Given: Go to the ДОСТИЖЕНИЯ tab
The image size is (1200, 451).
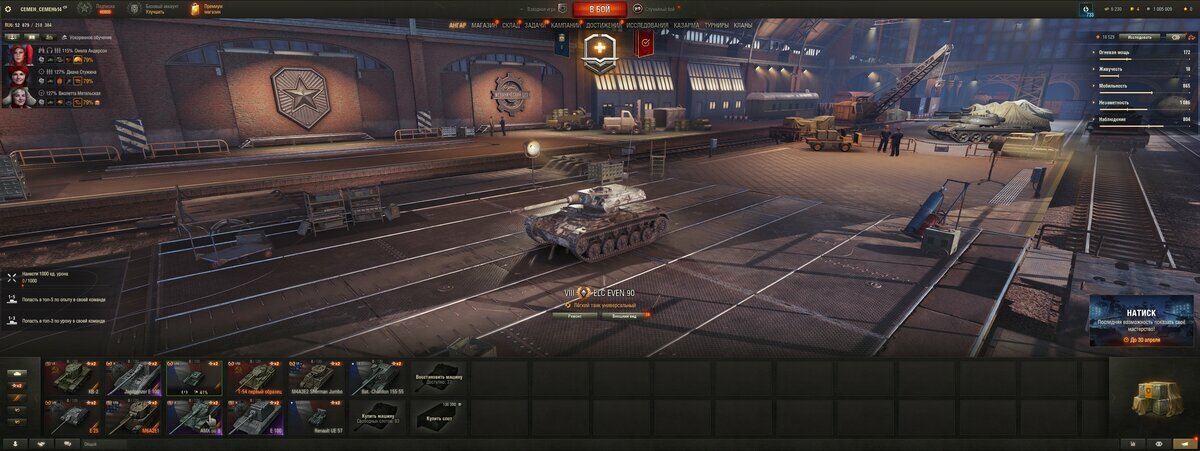Looking at the screenshot, I should pos(602,24).
